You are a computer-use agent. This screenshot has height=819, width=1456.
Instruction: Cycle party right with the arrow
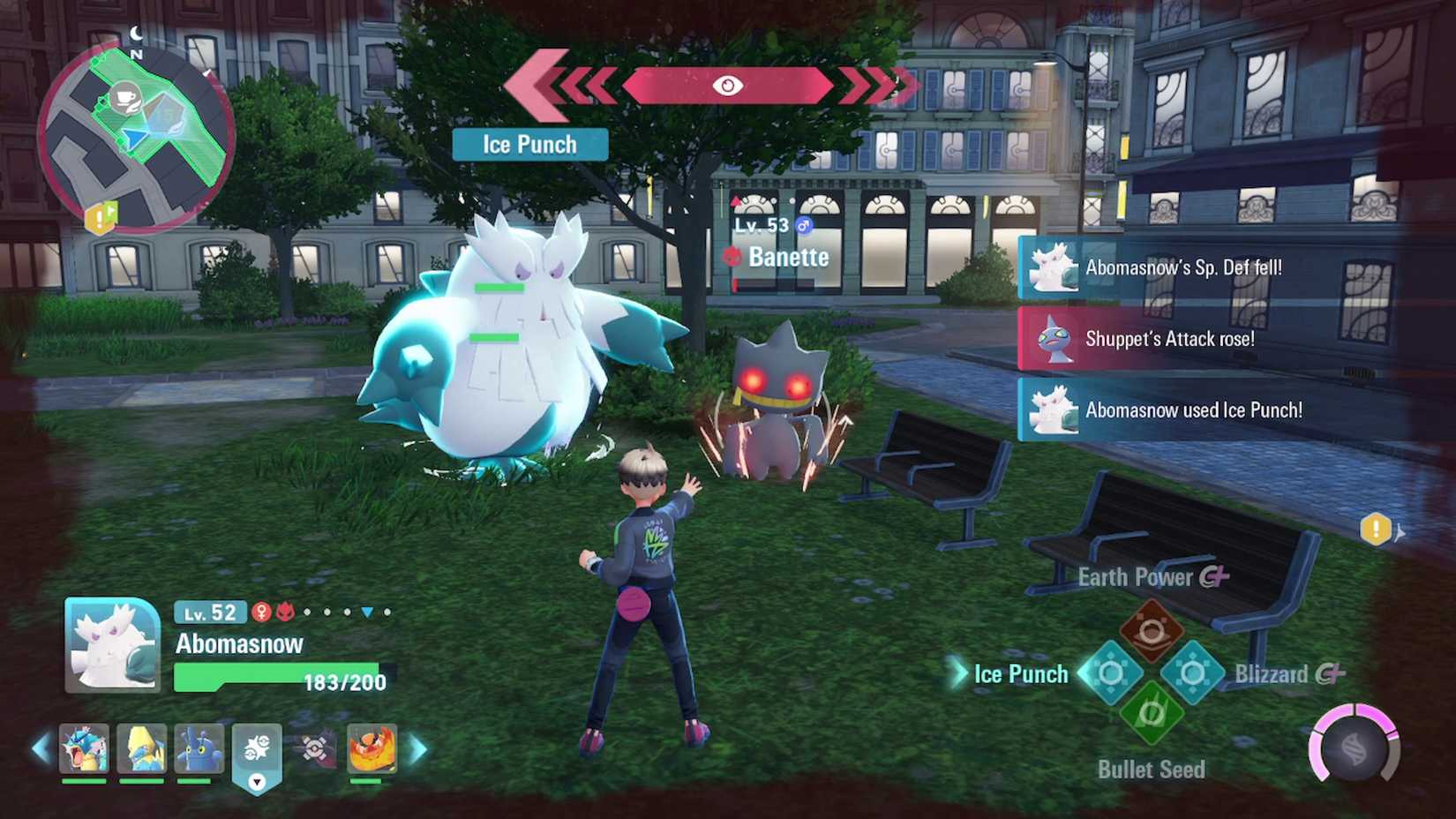pyautogui.click(x=418, y=749)
